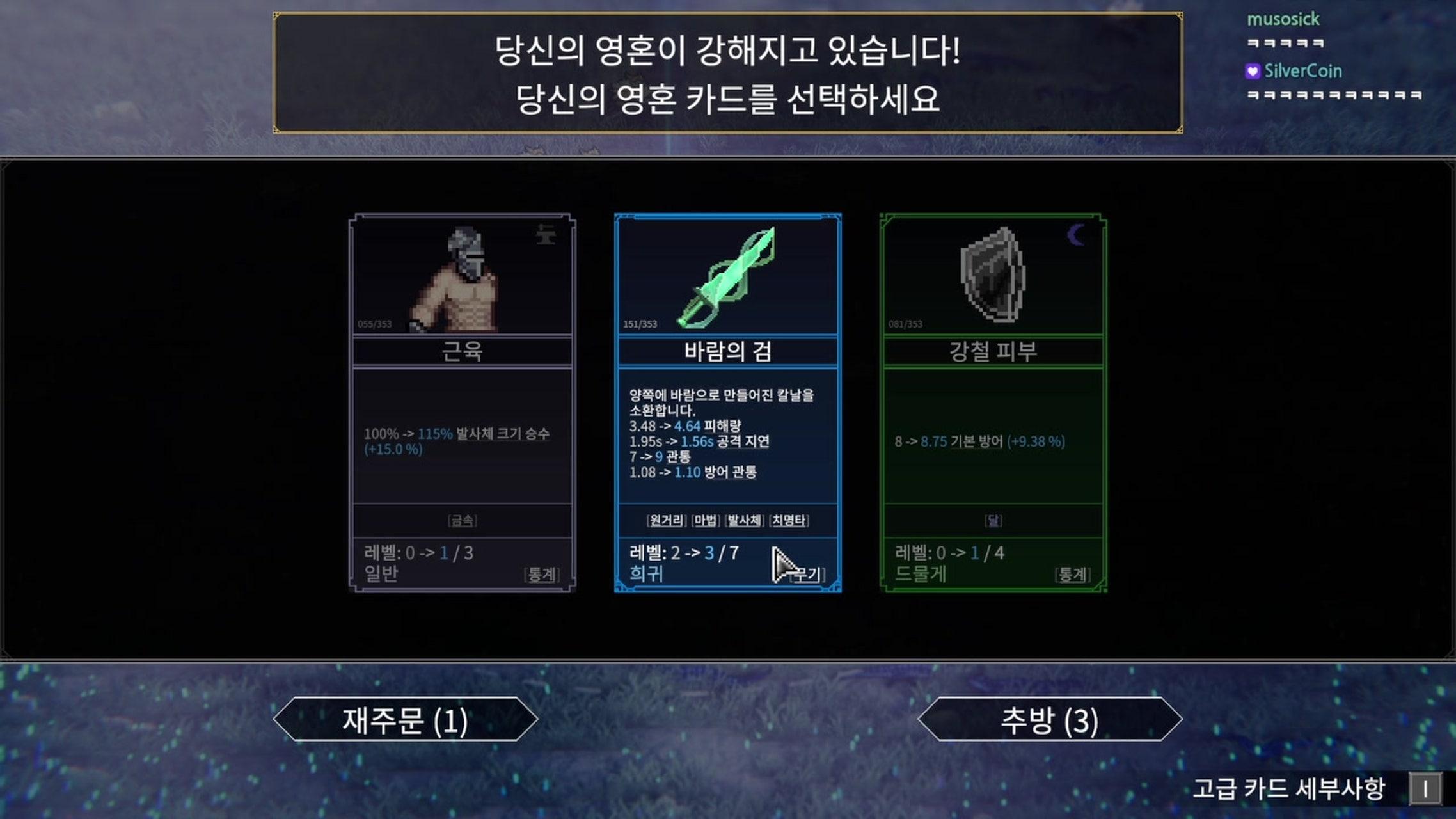This screenshot has width=1456, height=819.
Task: Click the [금속] metal tag on 근육
Action: pos(461,520)
